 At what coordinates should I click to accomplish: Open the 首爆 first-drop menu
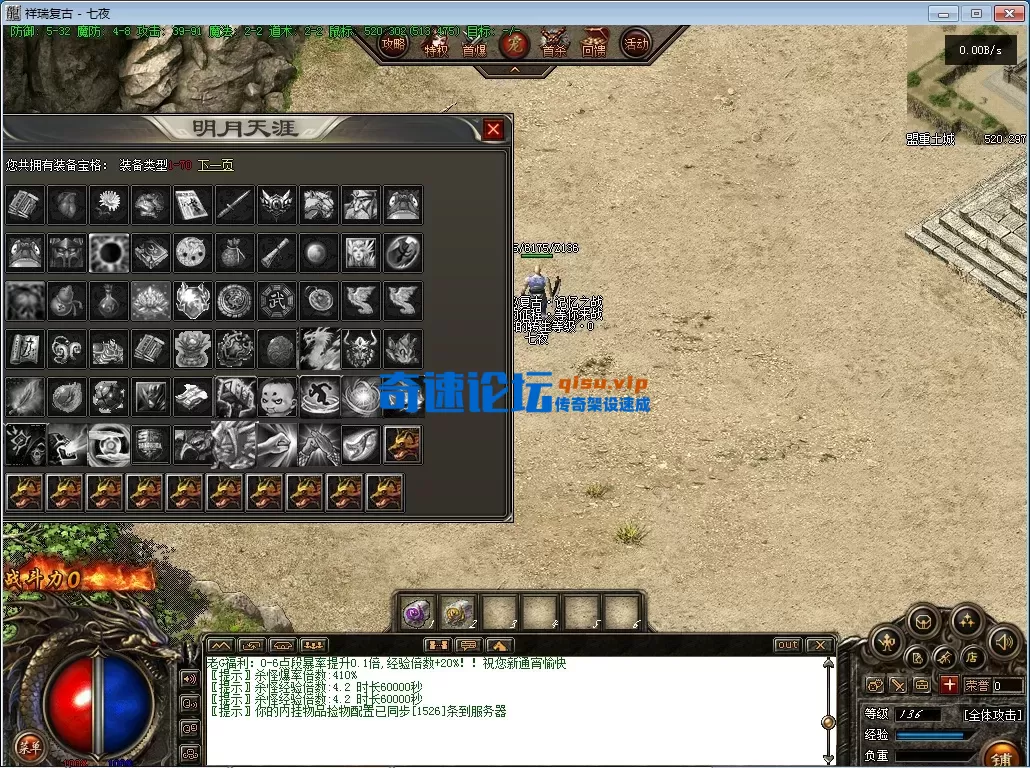coord(474,44)
